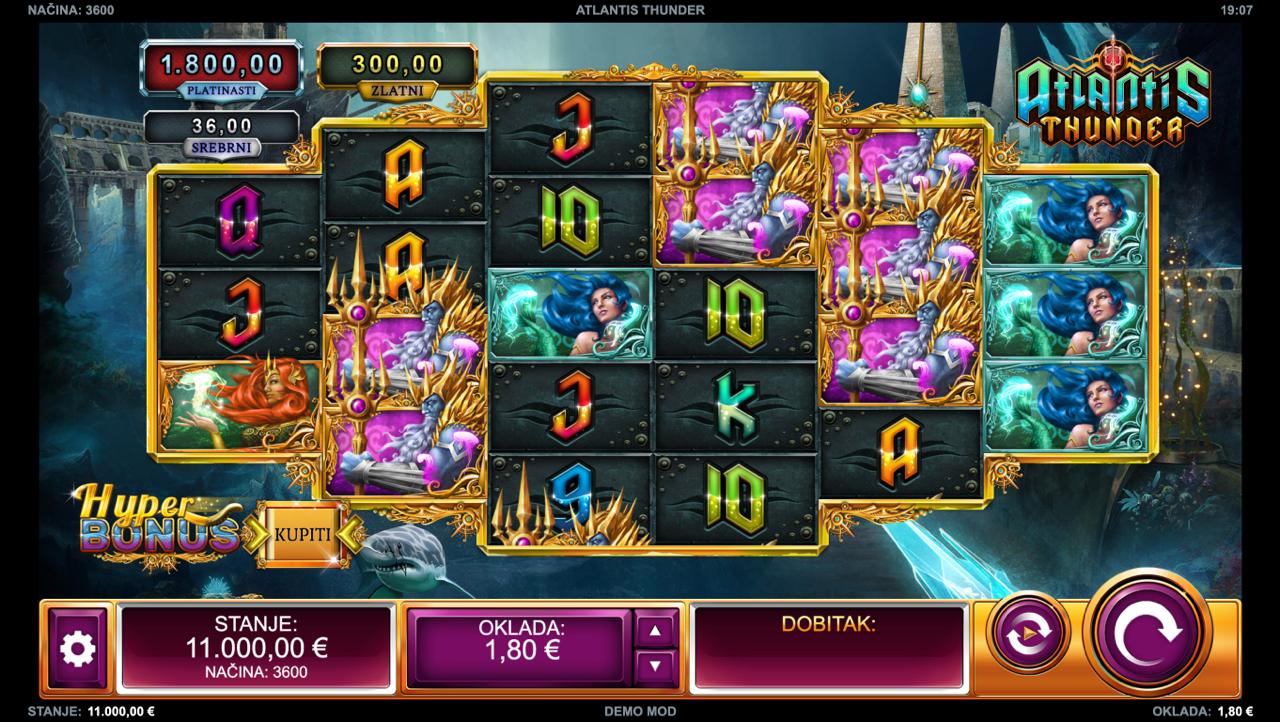Viewport: 1280px width, 722px height.
Task: Open the autoplay options
Action: (1028, 634)
